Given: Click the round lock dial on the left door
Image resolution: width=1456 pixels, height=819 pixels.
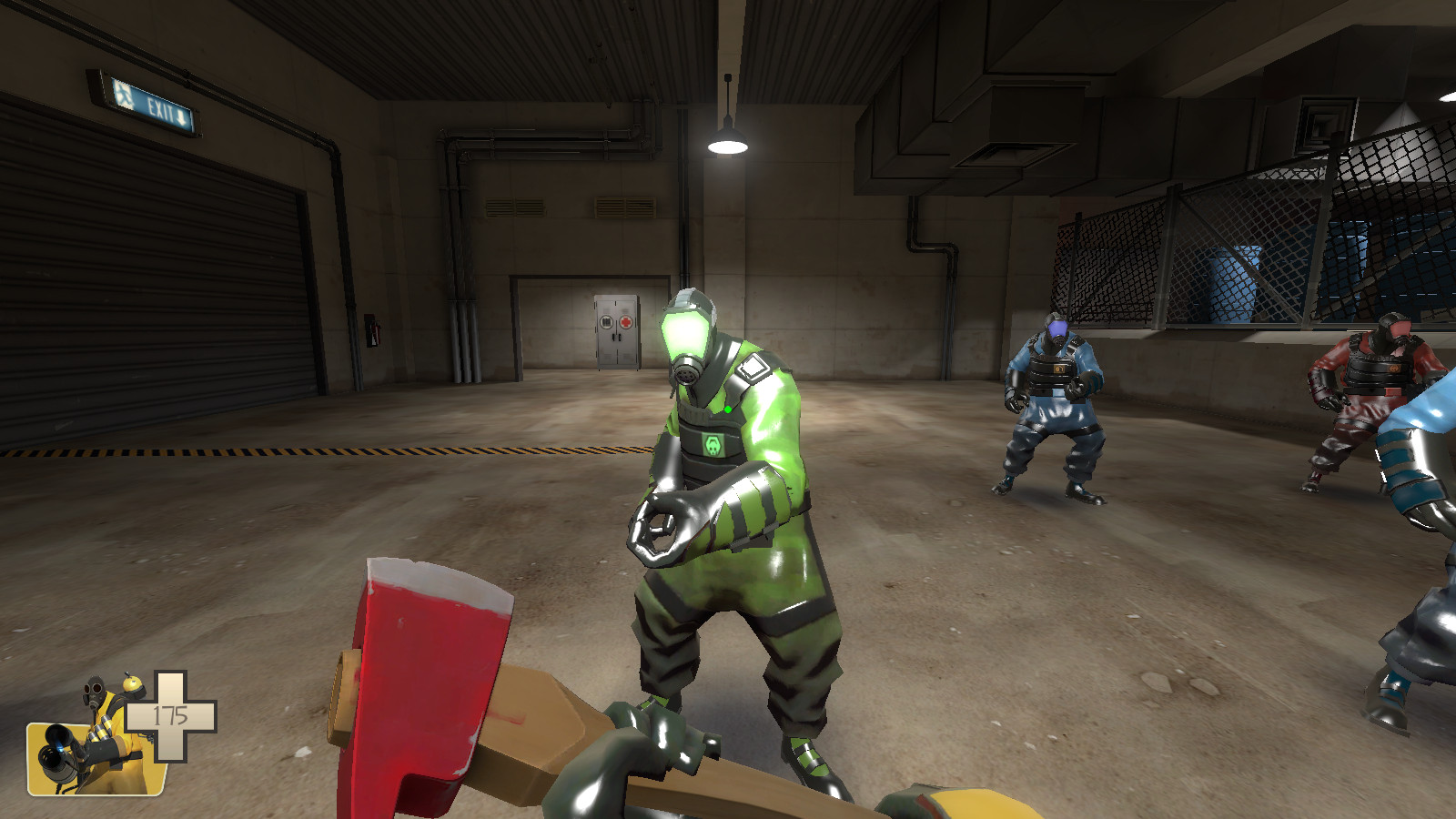Looking at the screenshot, I should click(606, 321).
